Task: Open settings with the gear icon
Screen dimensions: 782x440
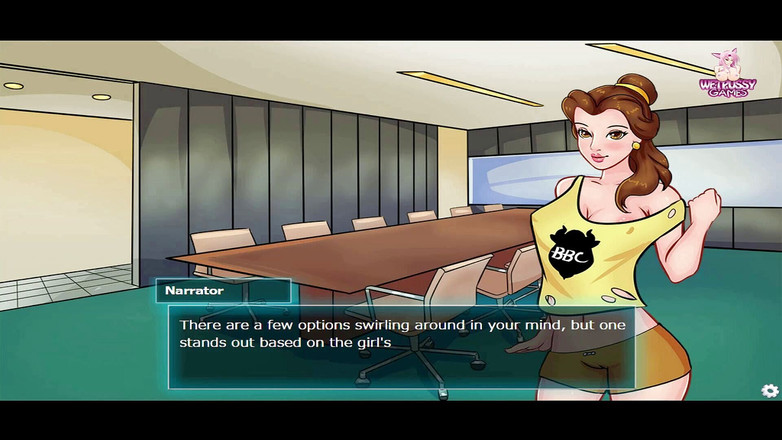Action: pos(769,391)
